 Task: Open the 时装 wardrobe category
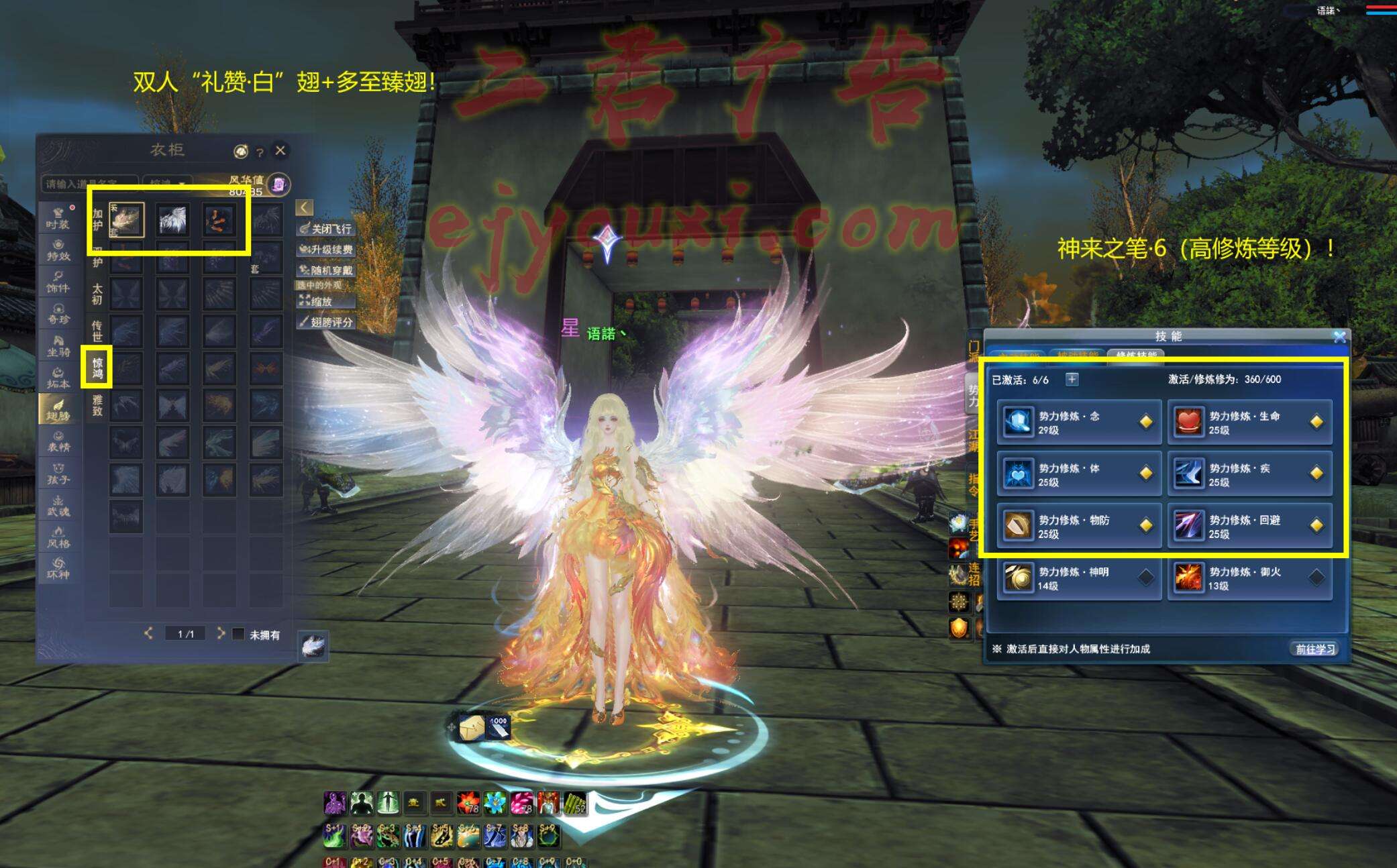(x=58, y=217)
